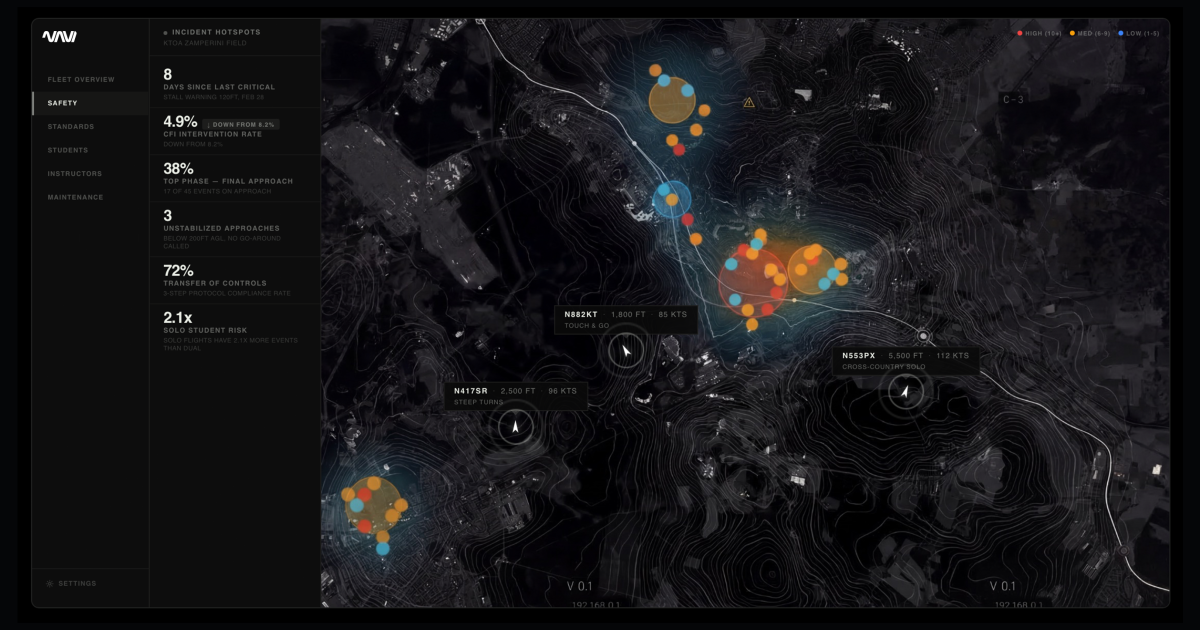The height and width of the screenshot is (630, 1200).
Task: Open the Students section
Action: point(68,150)
